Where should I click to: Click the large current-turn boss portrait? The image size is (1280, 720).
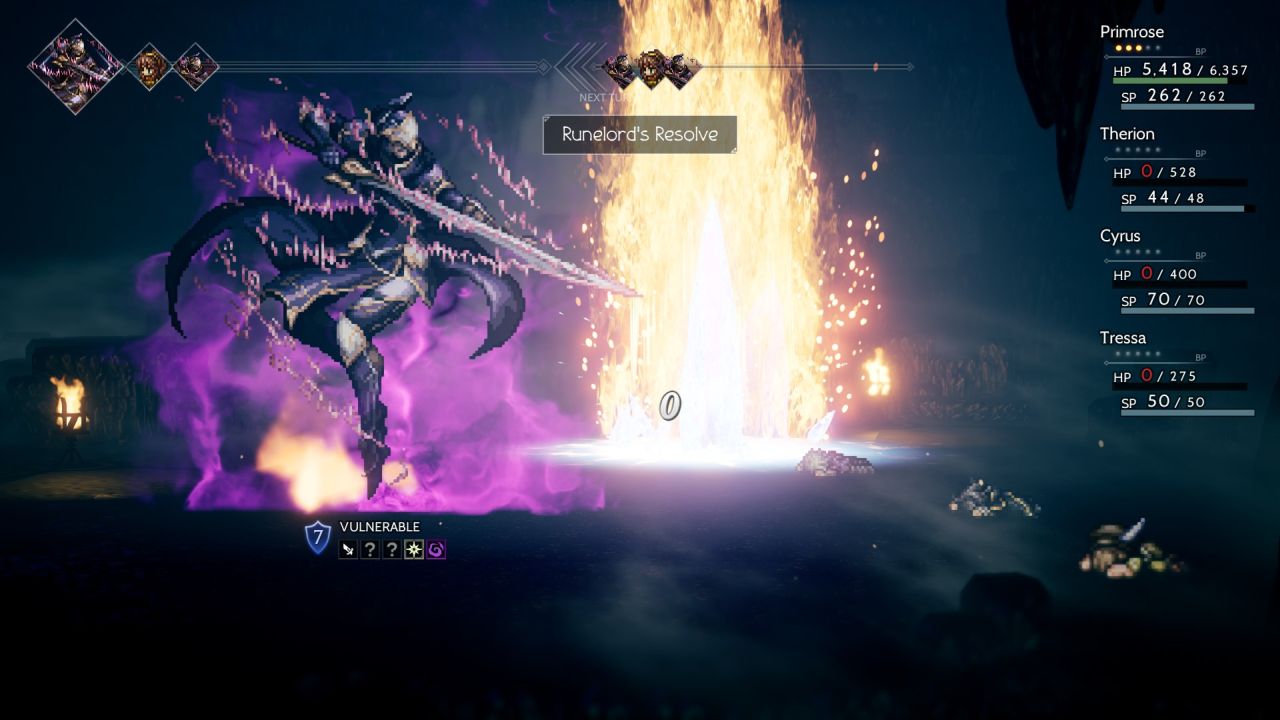pos(75,66)
